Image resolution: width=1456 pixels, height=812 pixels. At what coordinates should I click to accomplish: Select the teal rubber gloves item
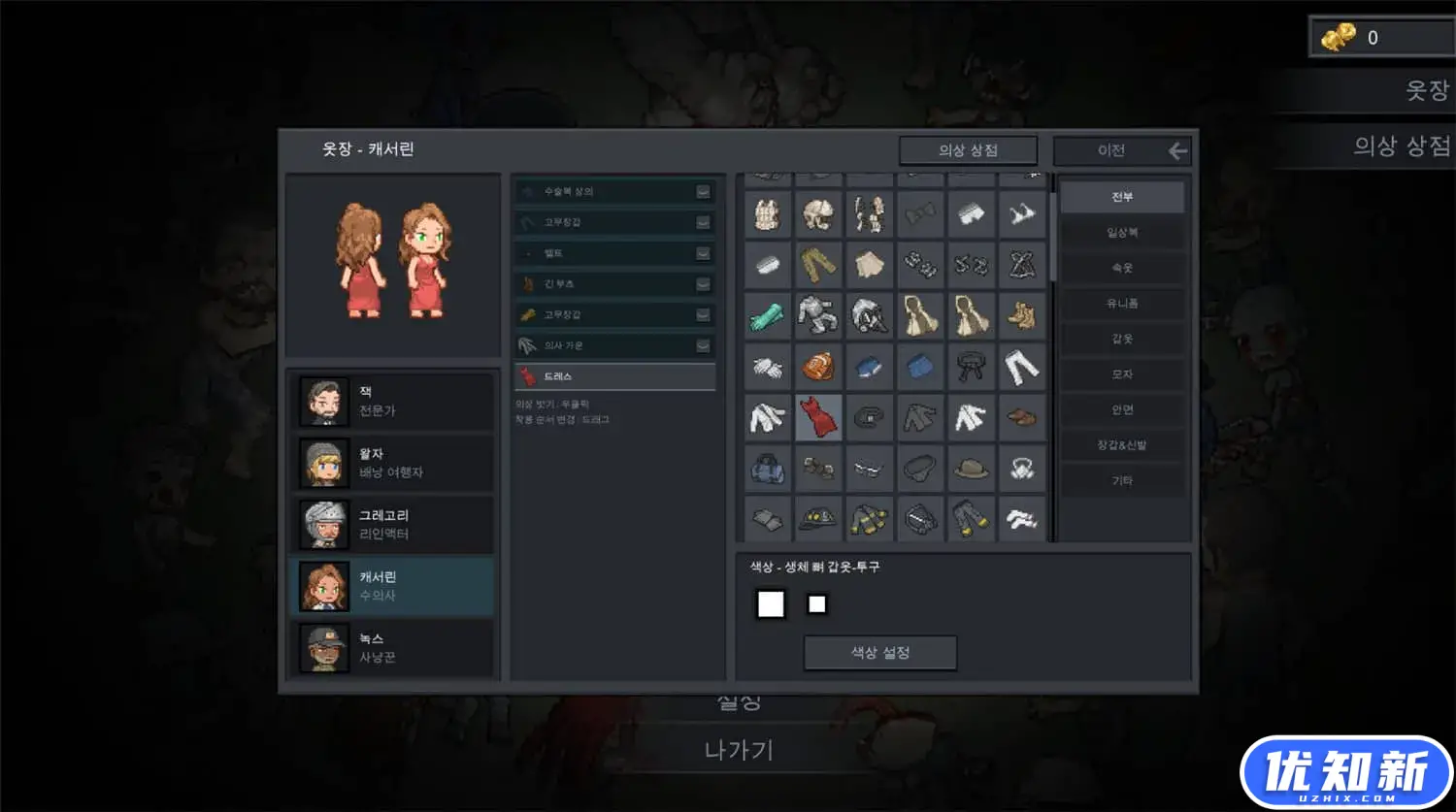pyautogui.click(x=768, y=316)
